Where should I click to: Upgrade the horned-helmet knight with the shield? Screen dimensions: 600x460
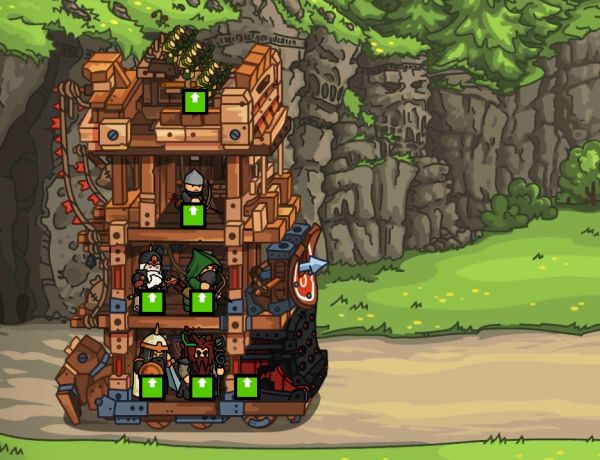tap(151, 386)
